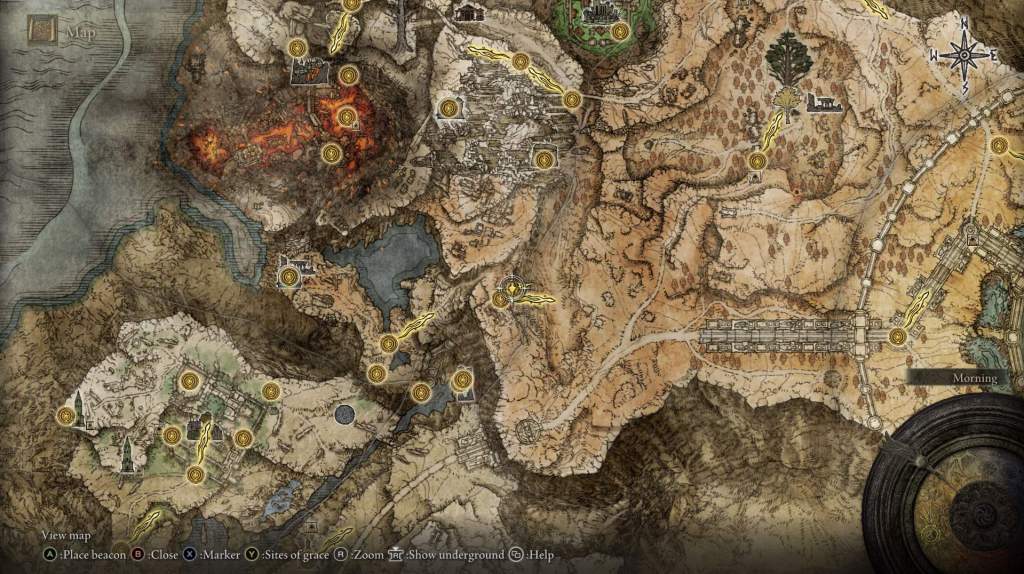Select the grey round marker near the river
The width and height of the screenshot is (1024, 574).
(x=345, y=413)
